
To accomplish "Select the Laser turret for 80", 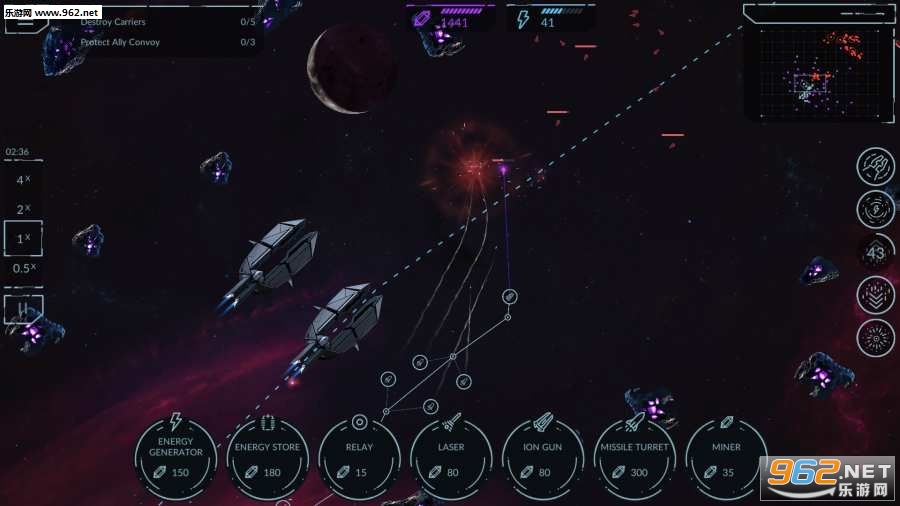I will [451, 457].
